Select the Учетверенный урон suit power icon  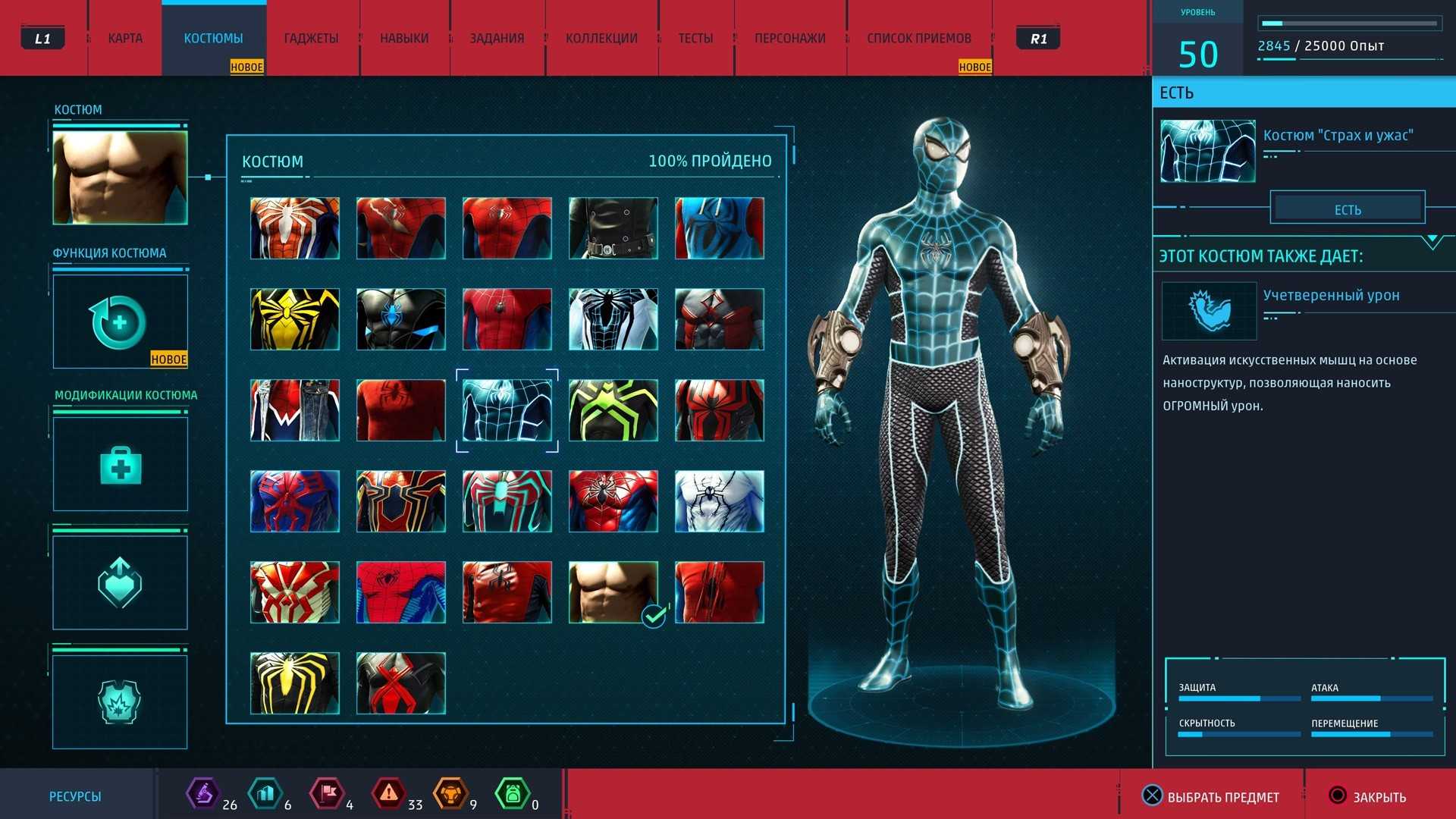coord(1209,311)
